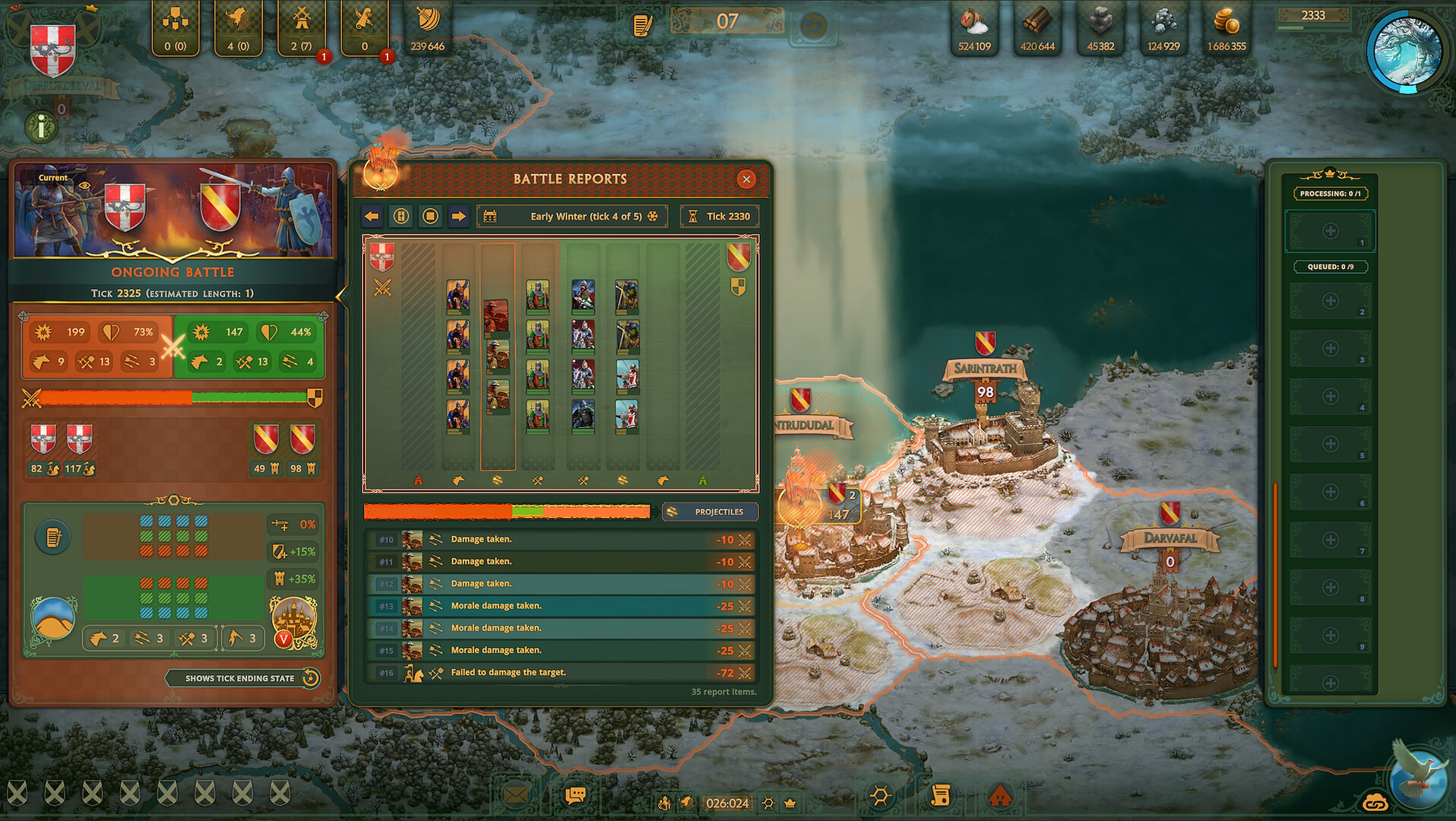Screen dimensions: 1456x821
Task: Select the Current tab of the battle preview
Action: point(51,177)
